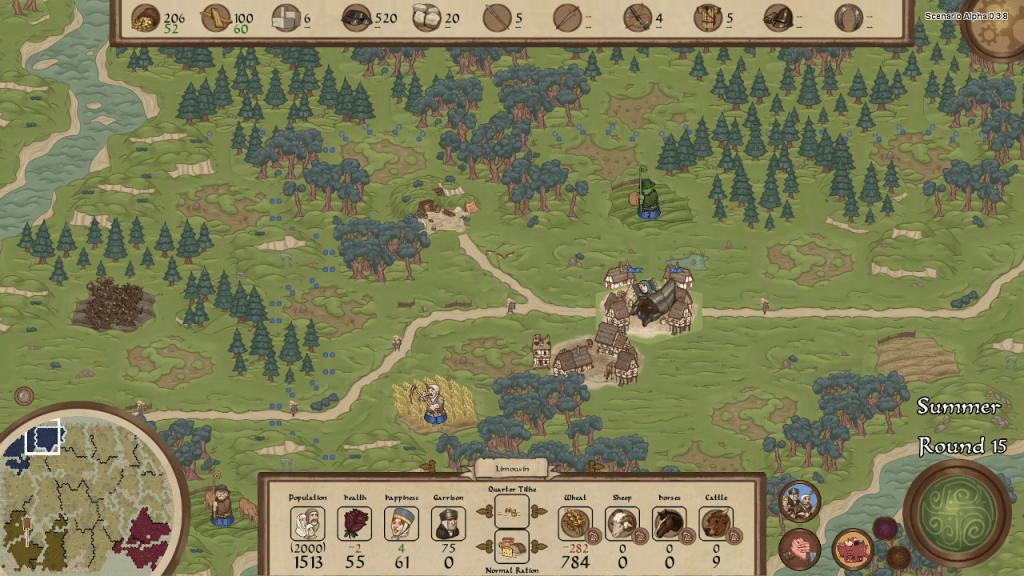Select the Health rose icon
This screenshot has width=1024, height=576.
pyautogui.click(x=353, y=523)
